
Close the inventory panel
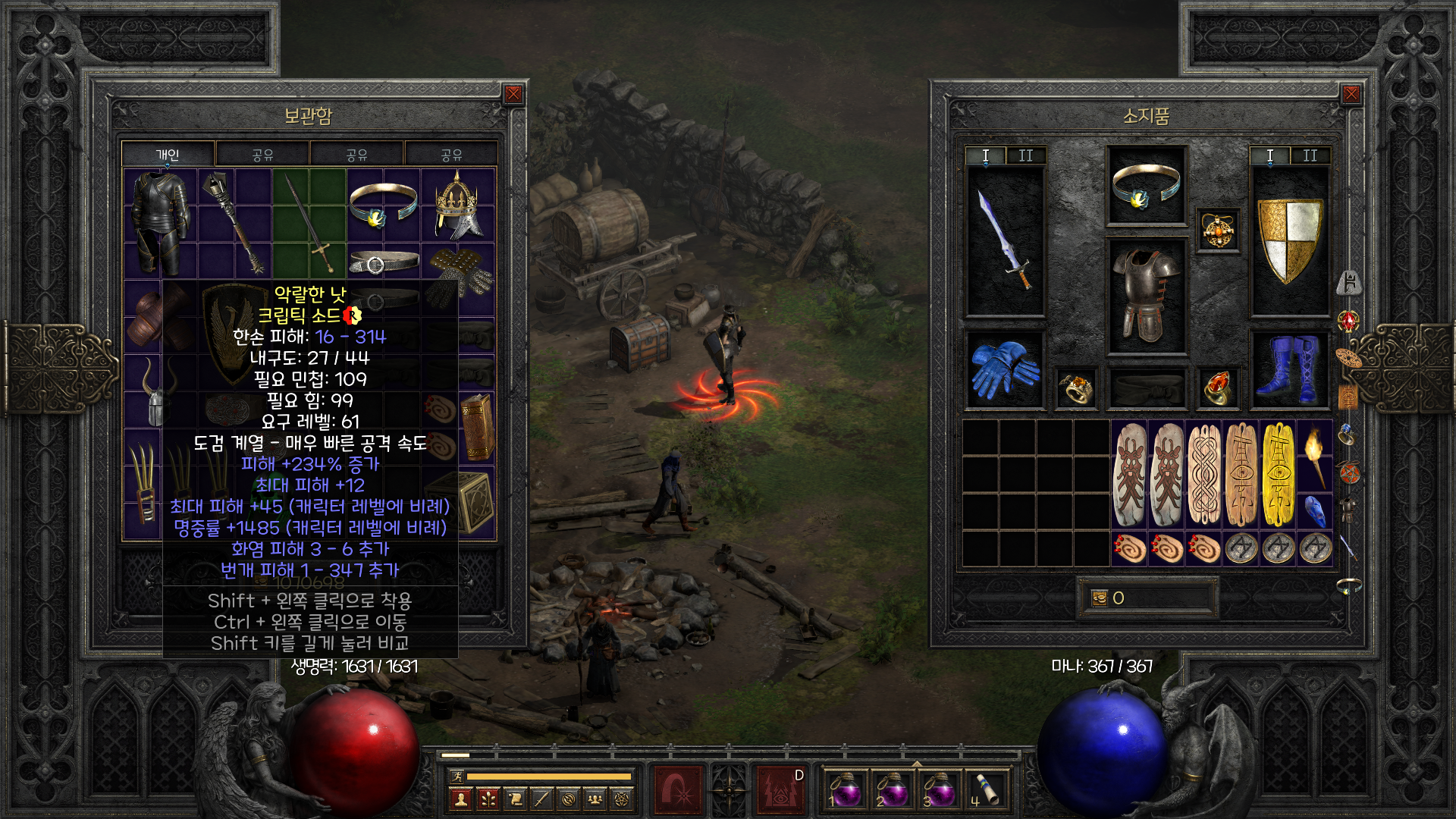coord(1351,94)
